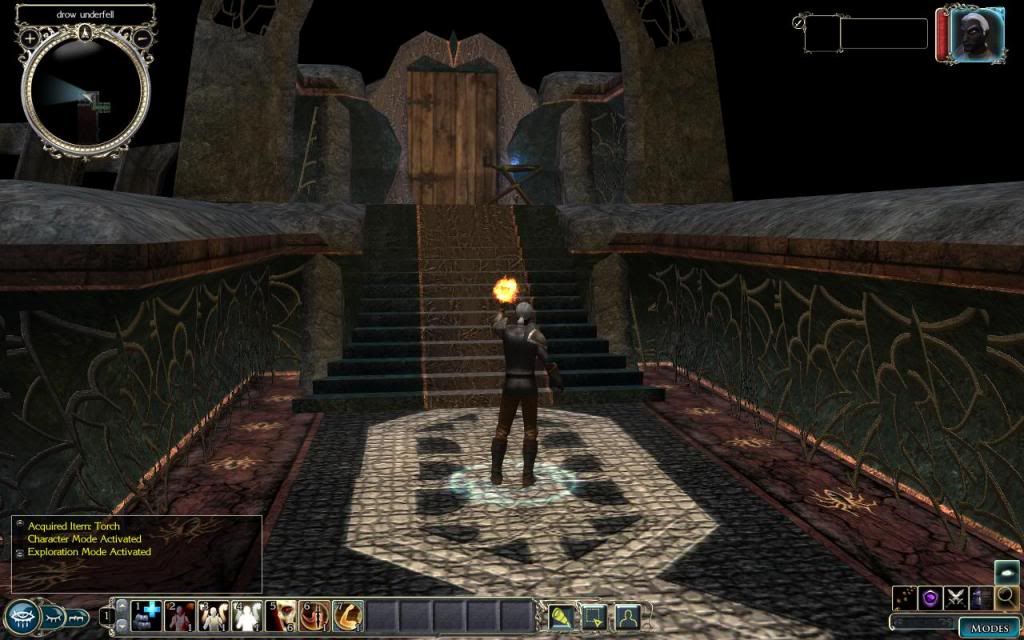Click the minimap zoom-out minus button

(143, 38)
